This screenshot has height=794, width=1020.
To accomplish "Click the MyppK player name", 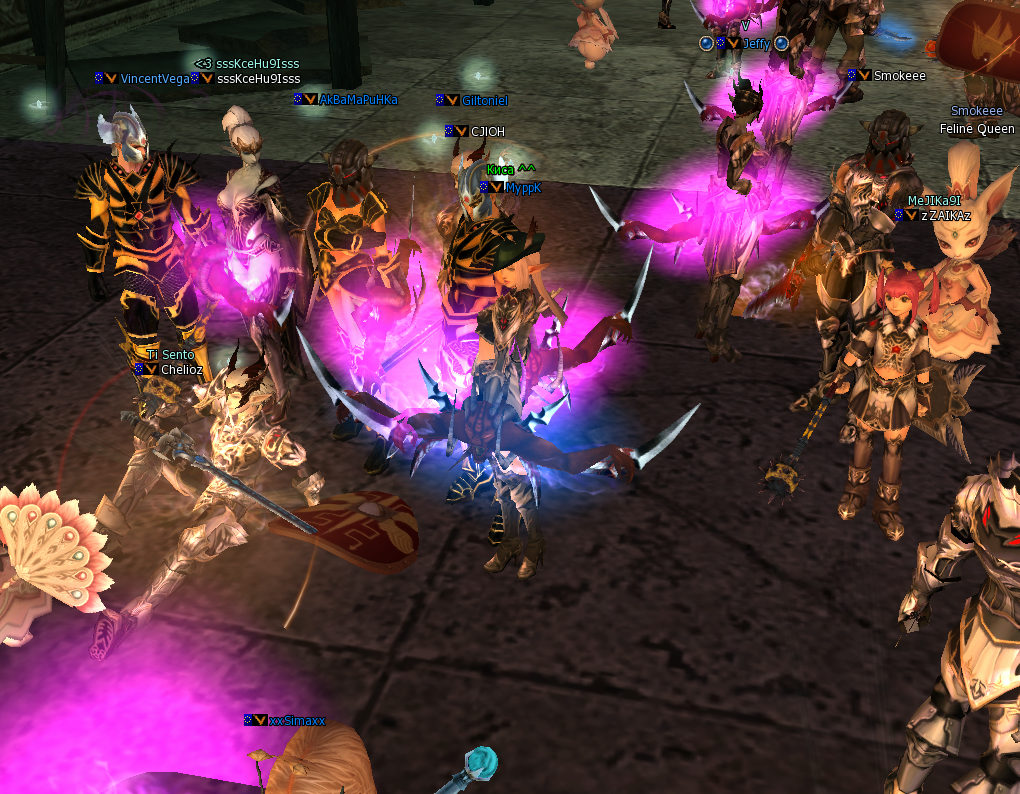I will (523, 188).
